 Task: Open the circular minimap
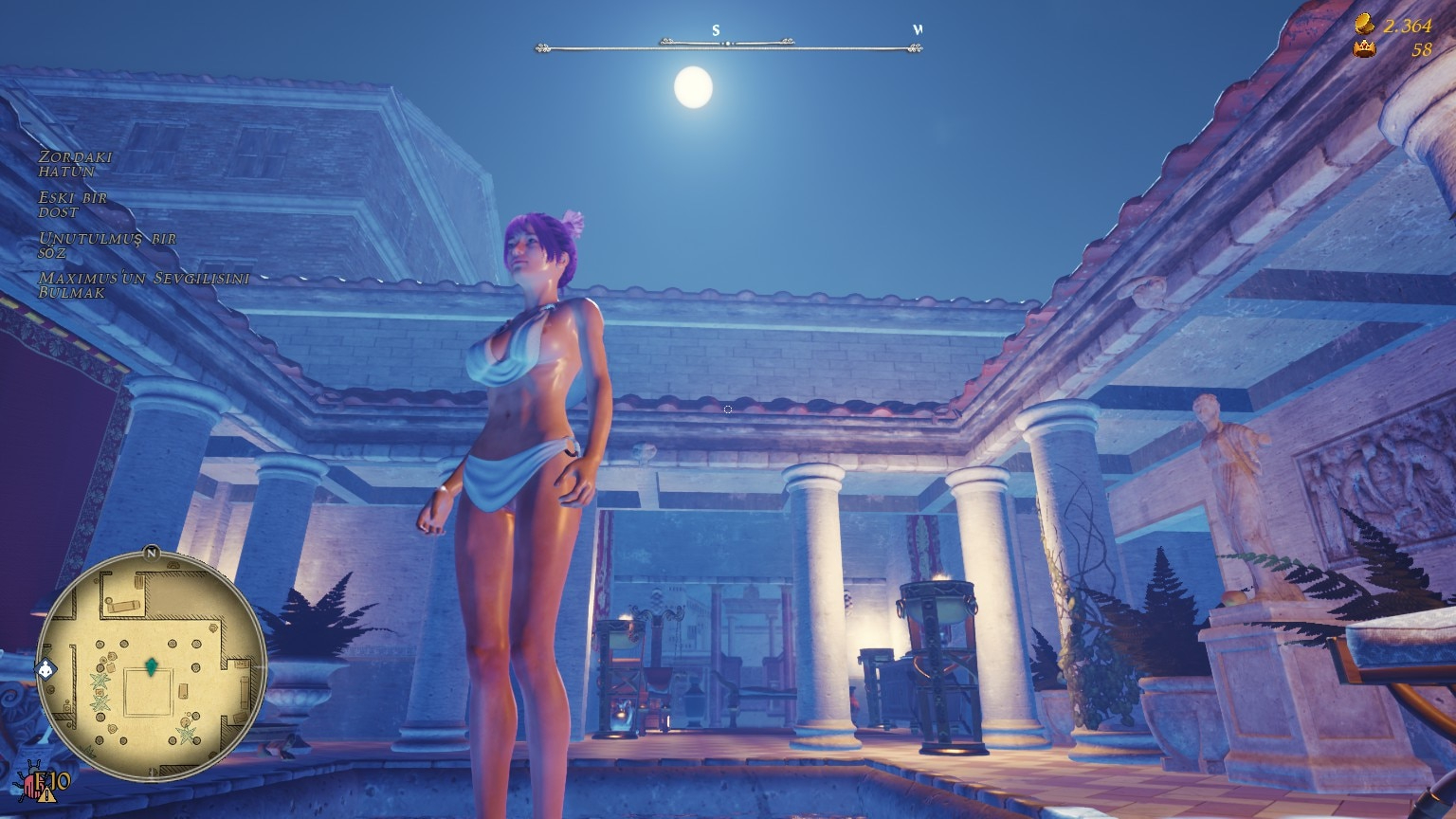coord(152,665)
